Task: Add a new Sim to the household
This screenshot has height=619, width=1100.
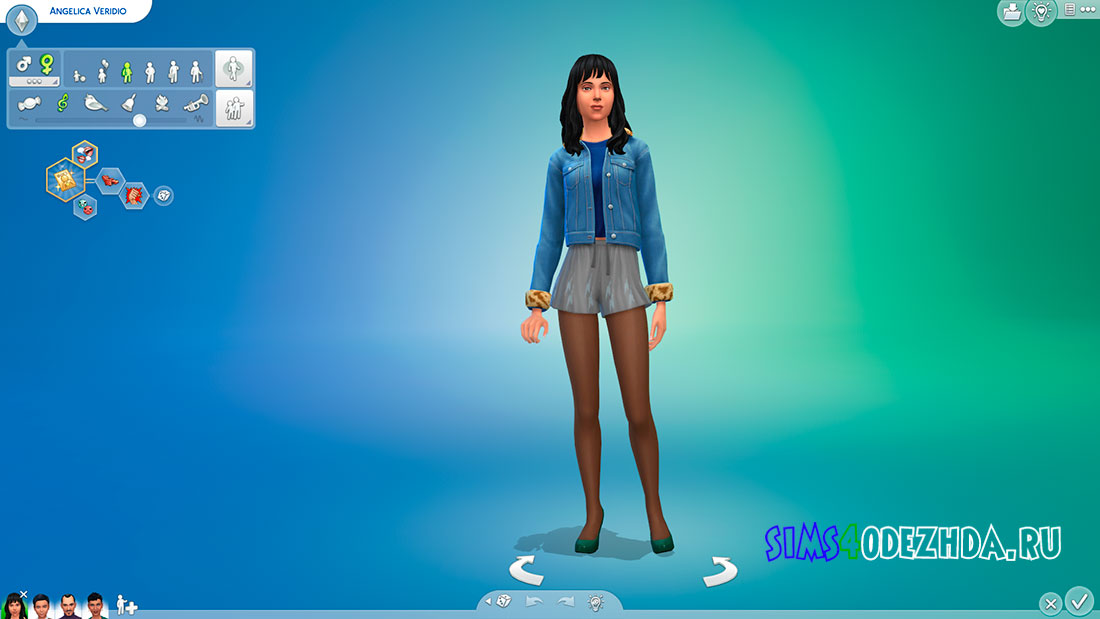Action: coord(127,605)
